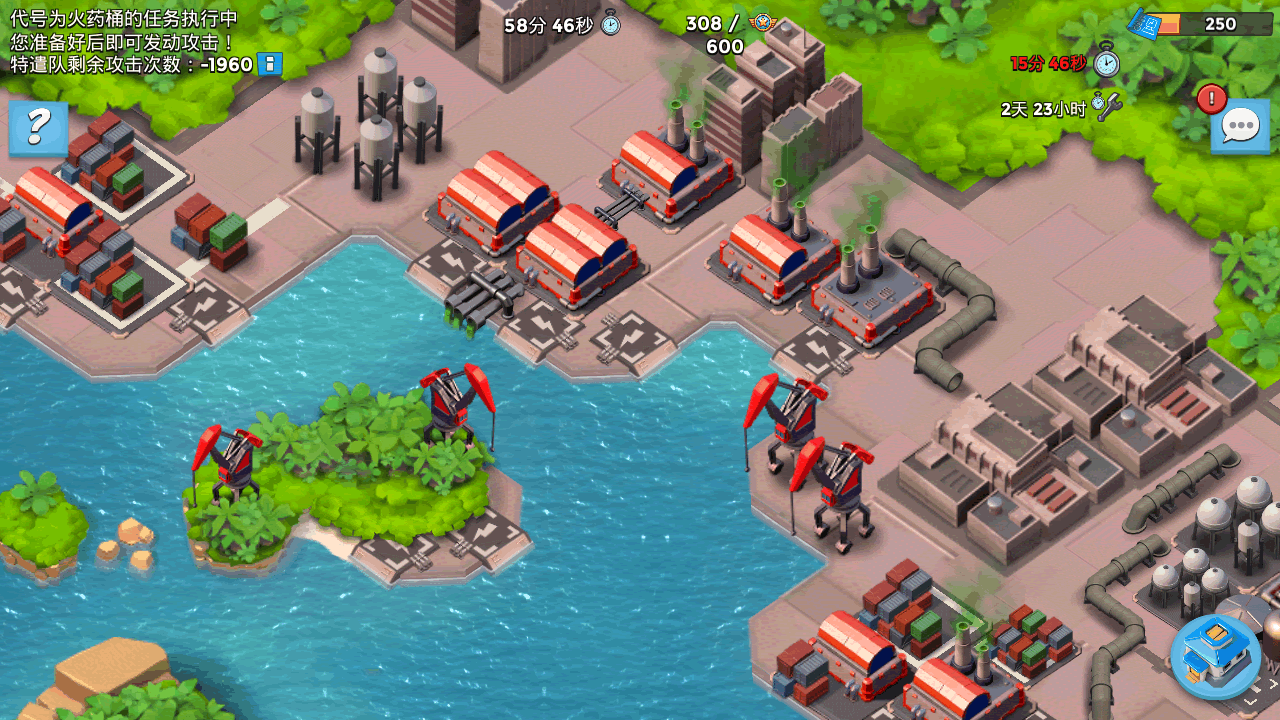Tap the blue info icon beside attack count
The width and height of the screenshot is (1280, 720).
269,65
